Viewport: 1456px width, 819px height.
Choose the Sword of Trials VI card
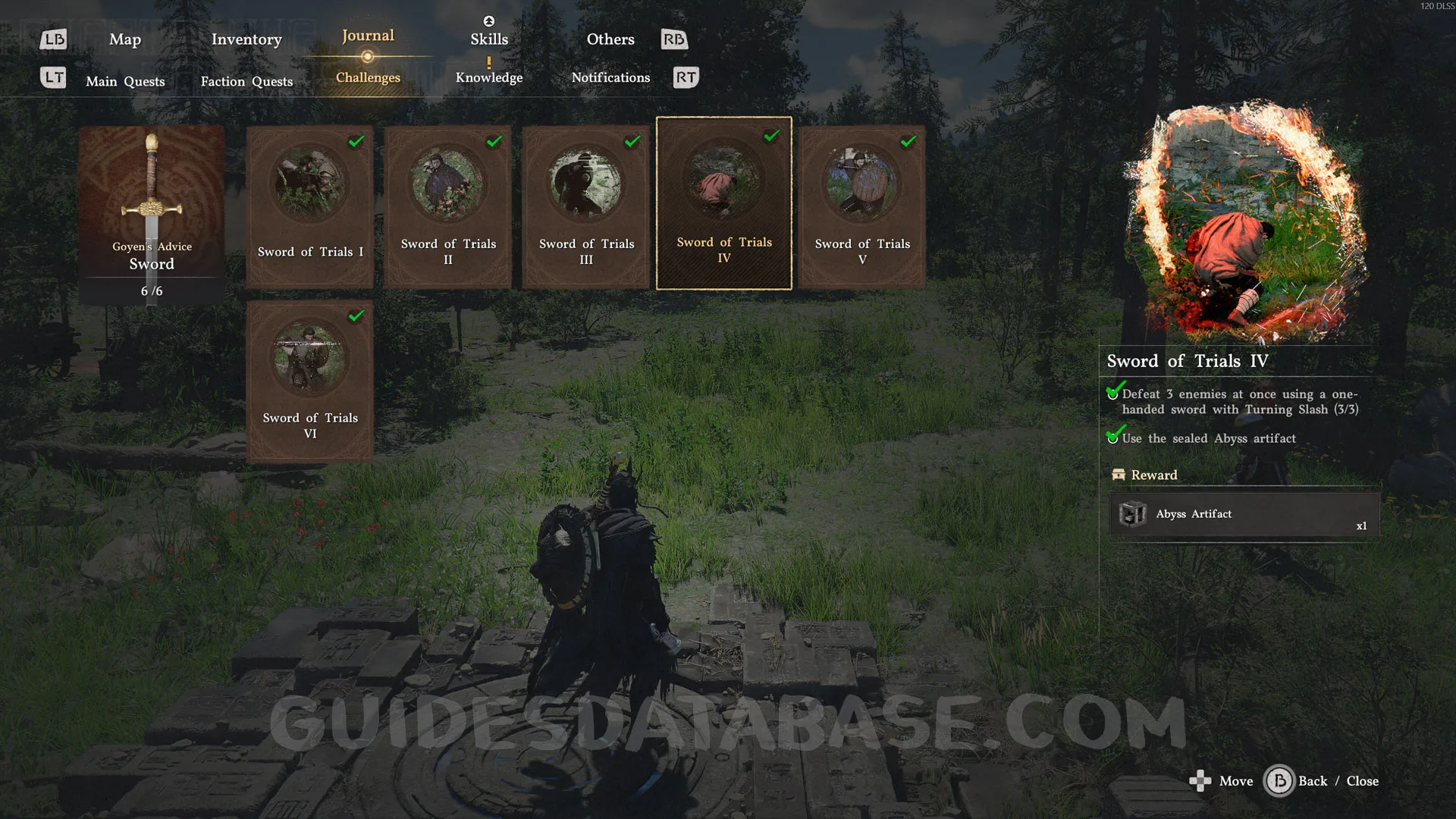(x=310, y=381)
